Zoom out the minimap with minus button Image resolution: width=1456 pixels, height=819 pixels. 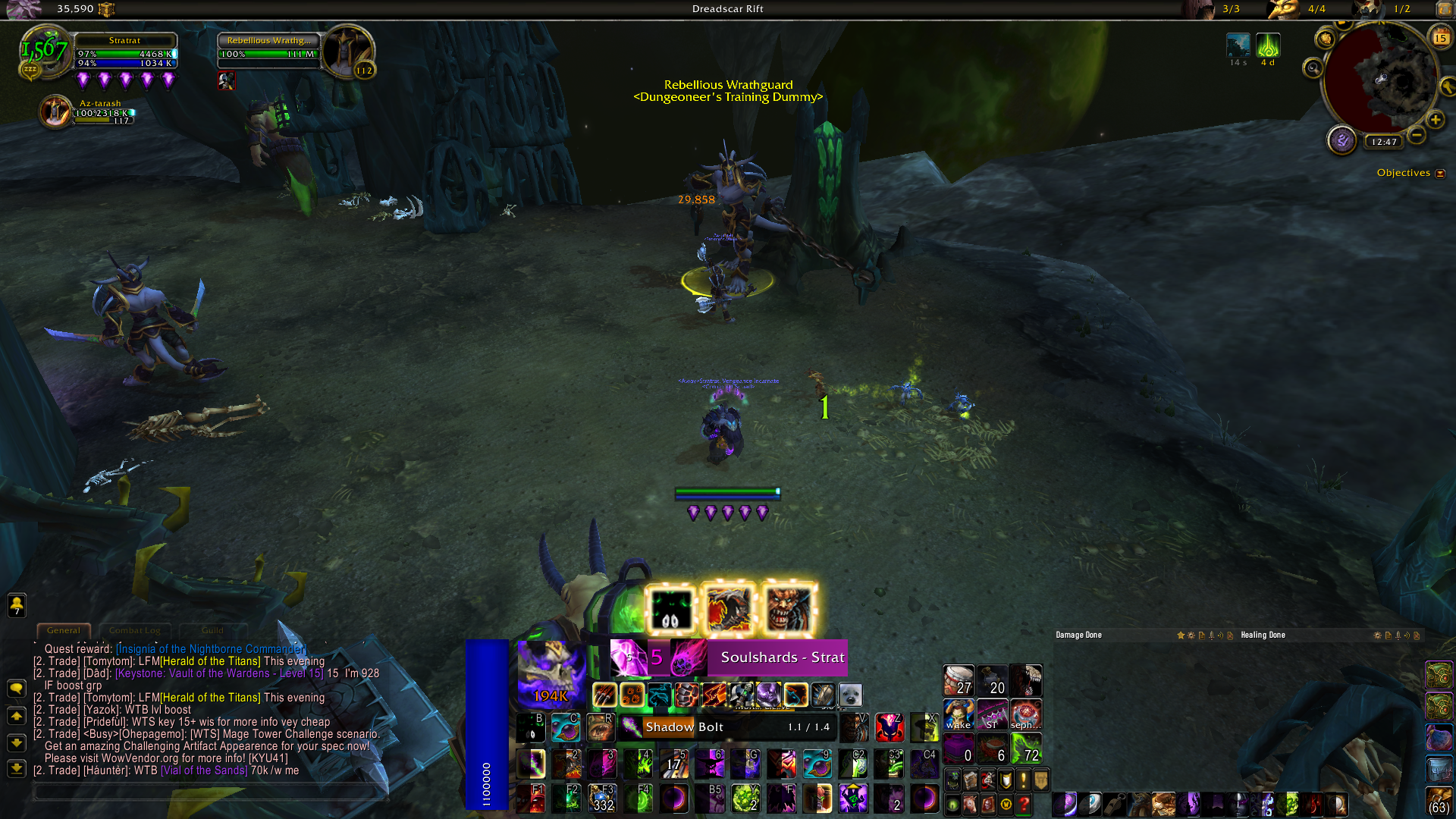pos(1416,136)
